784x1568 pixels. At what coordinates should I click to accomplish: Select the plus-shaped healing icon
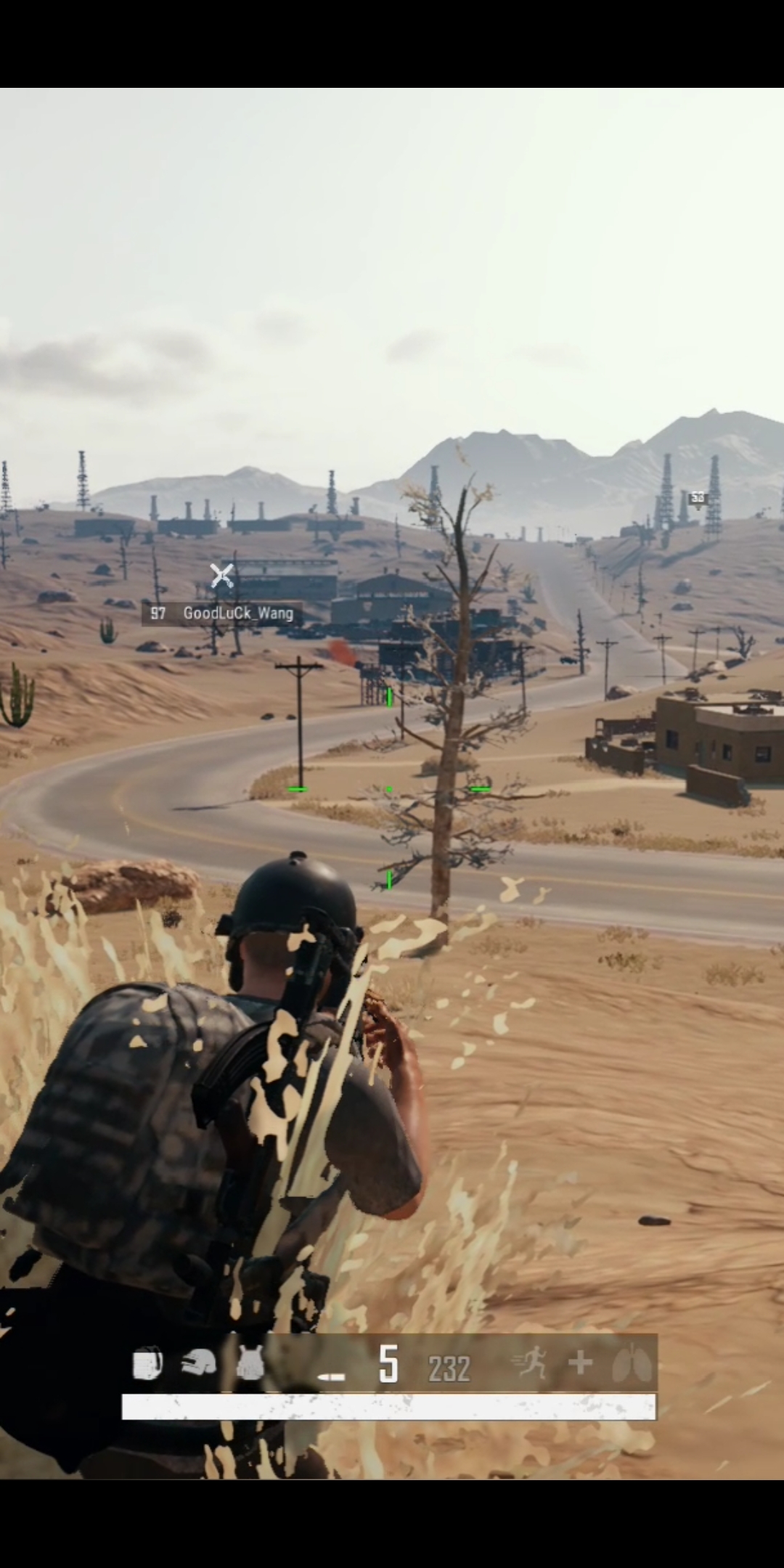pyautogui.click(x=580, y=1363)
